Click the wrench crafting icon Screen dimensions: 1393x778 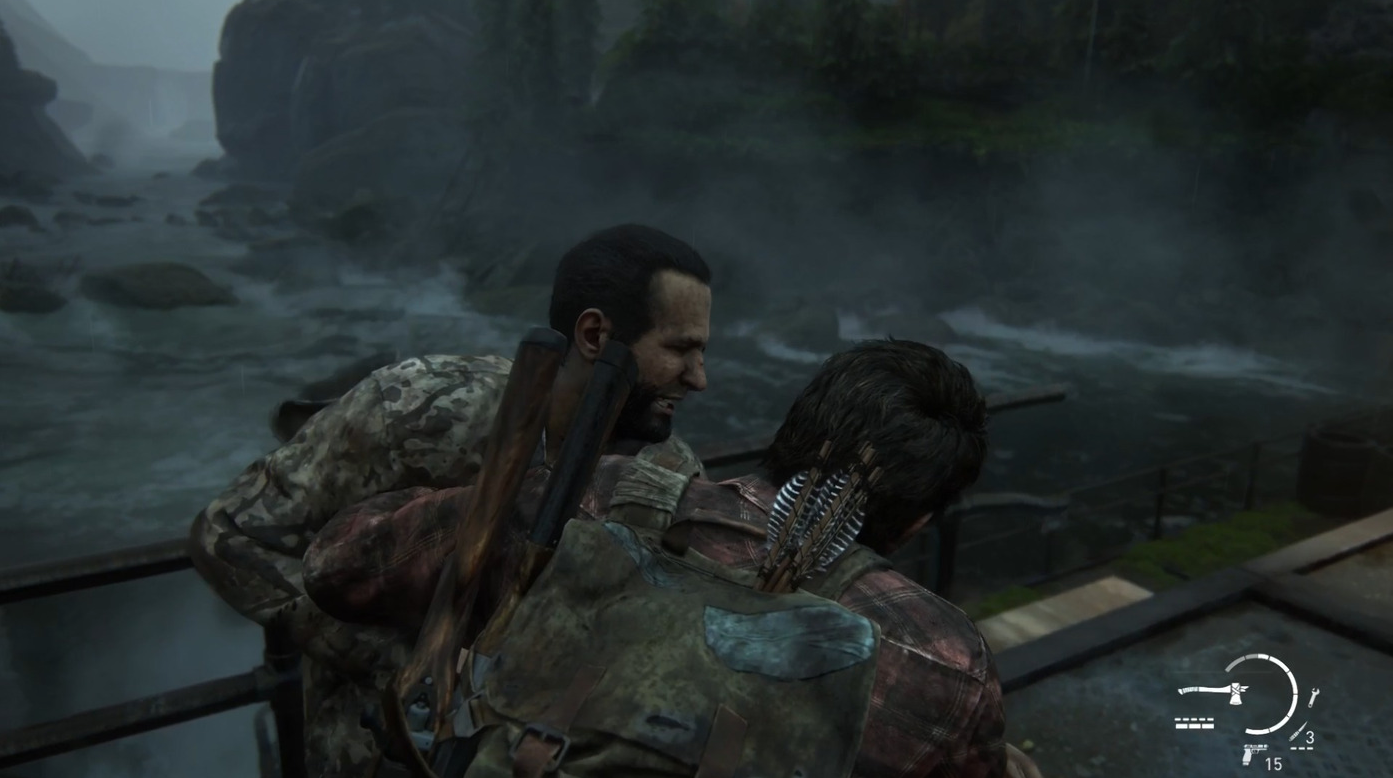click(x=1313, y=697)
